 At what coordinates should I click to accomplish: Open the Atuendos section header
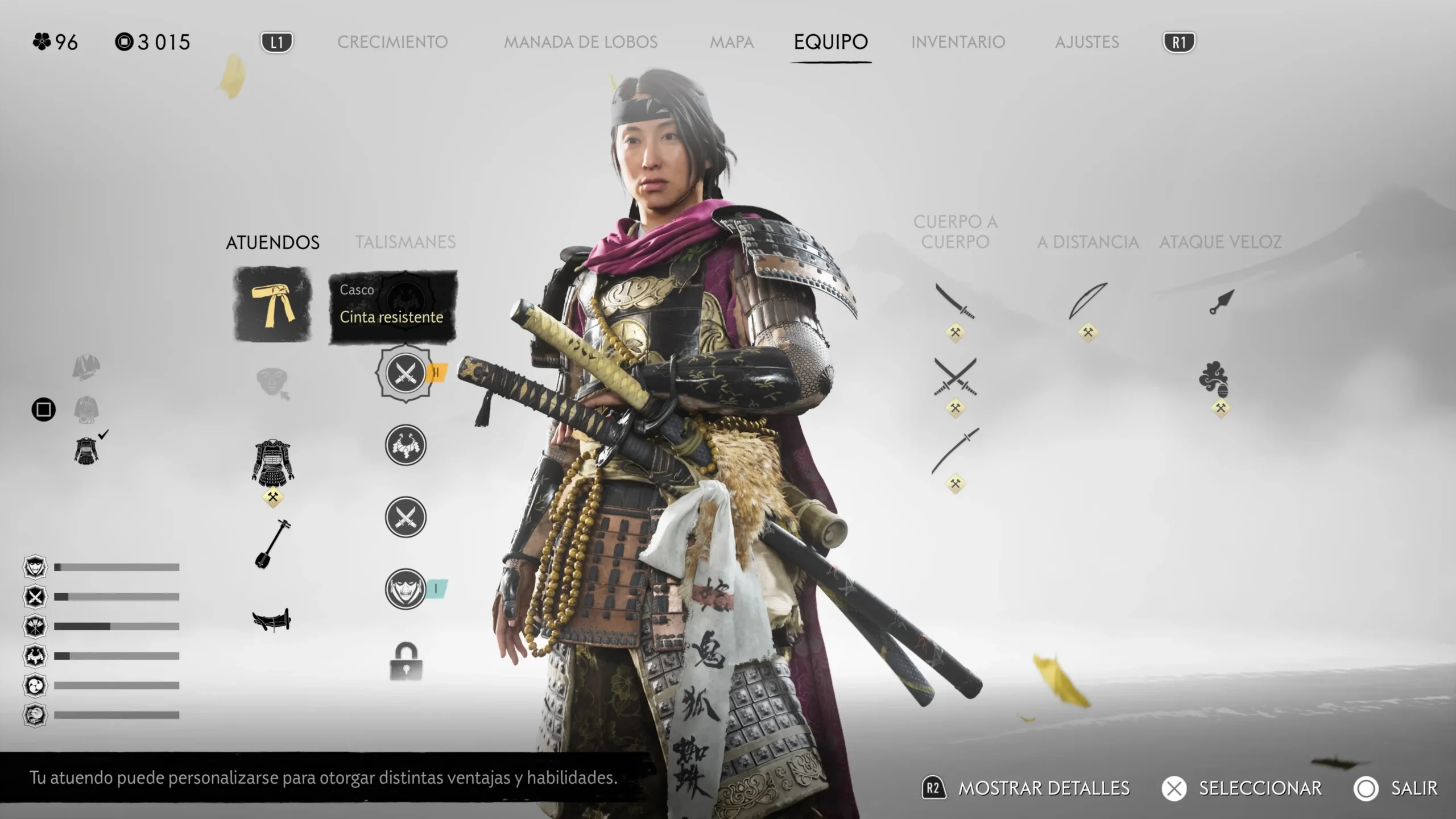coord(272,242)
